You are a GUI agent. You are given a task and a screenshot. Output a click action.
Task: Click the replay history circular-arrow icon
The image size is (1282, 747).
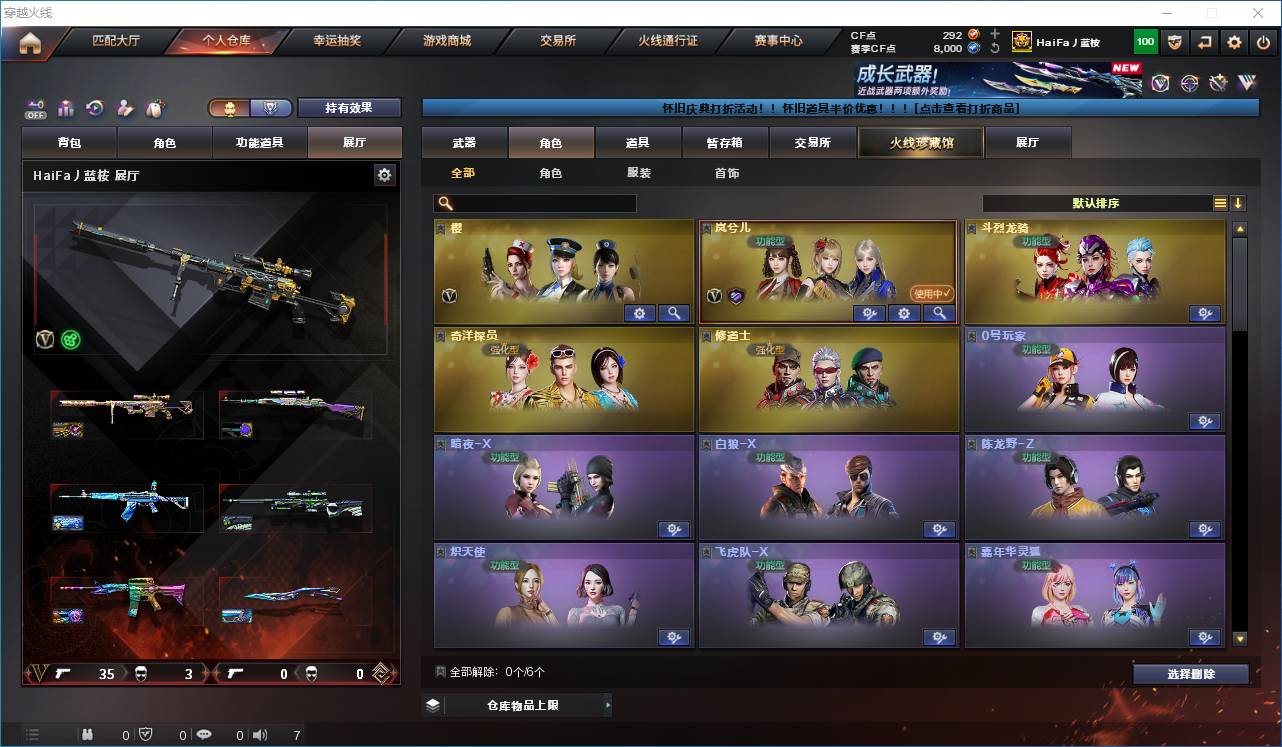click(x=94, y=108)
